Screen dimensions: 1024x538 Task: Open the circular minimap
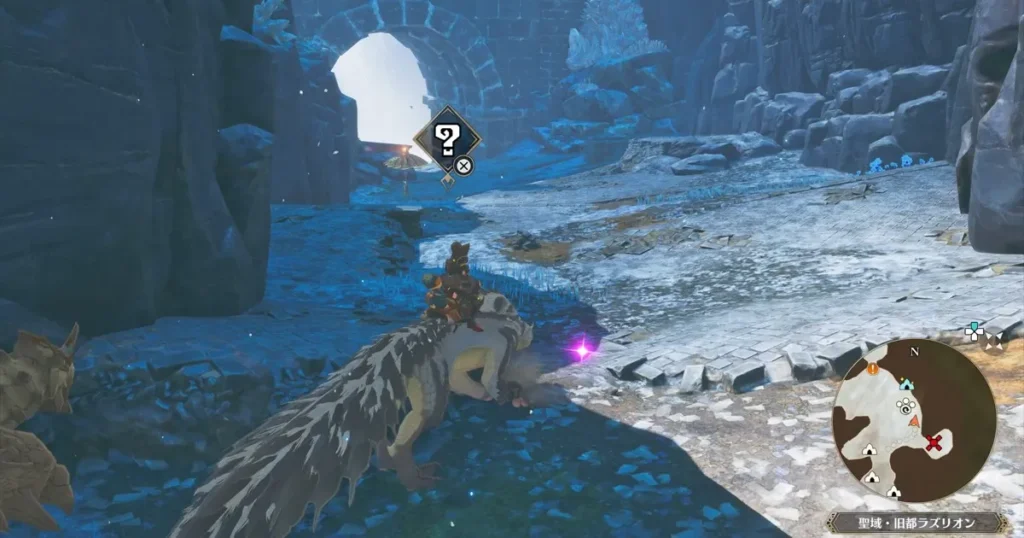[913, 419]
